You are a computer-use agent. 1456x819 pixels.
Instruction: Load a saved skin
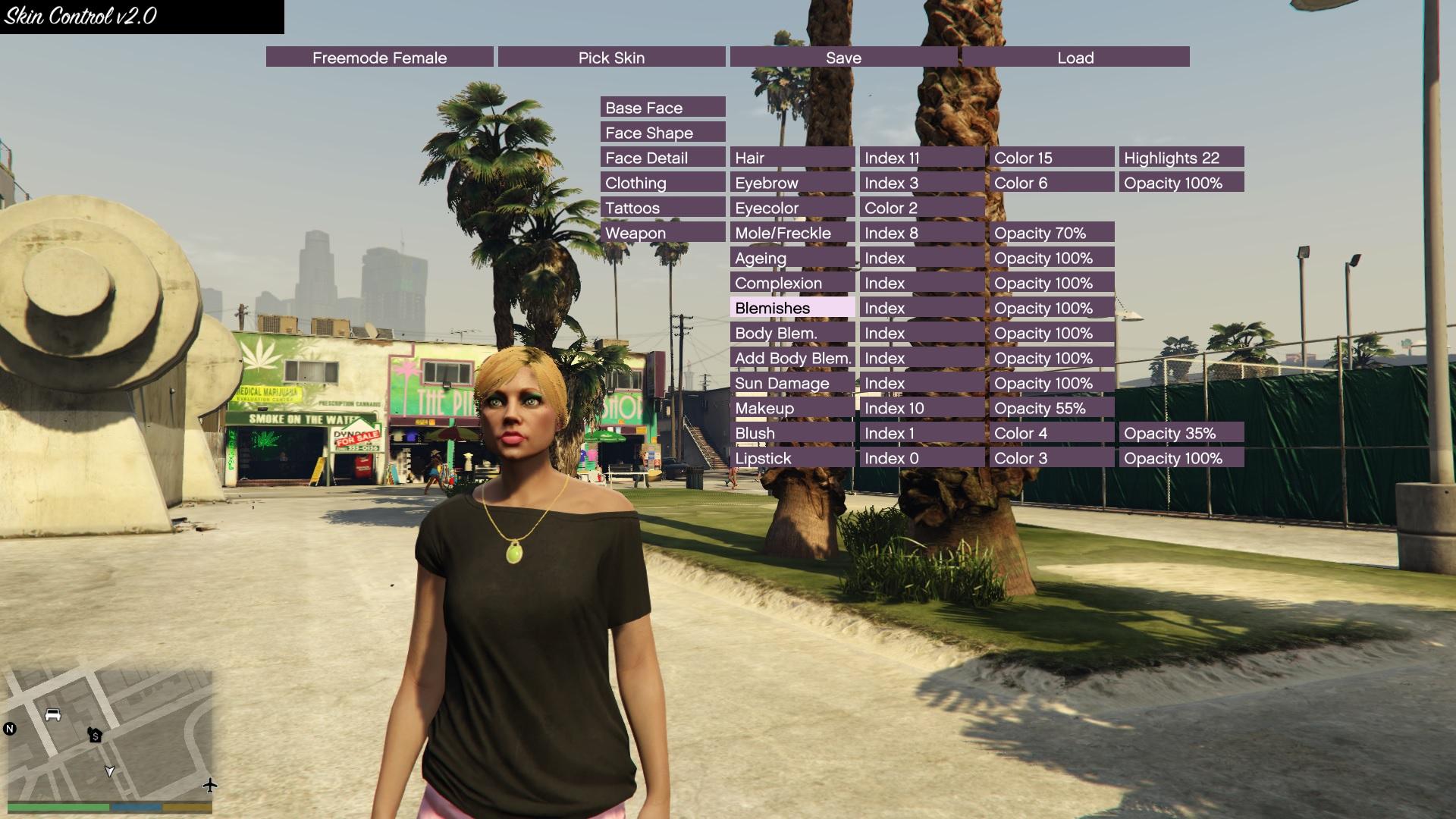tap(1075, 58)
